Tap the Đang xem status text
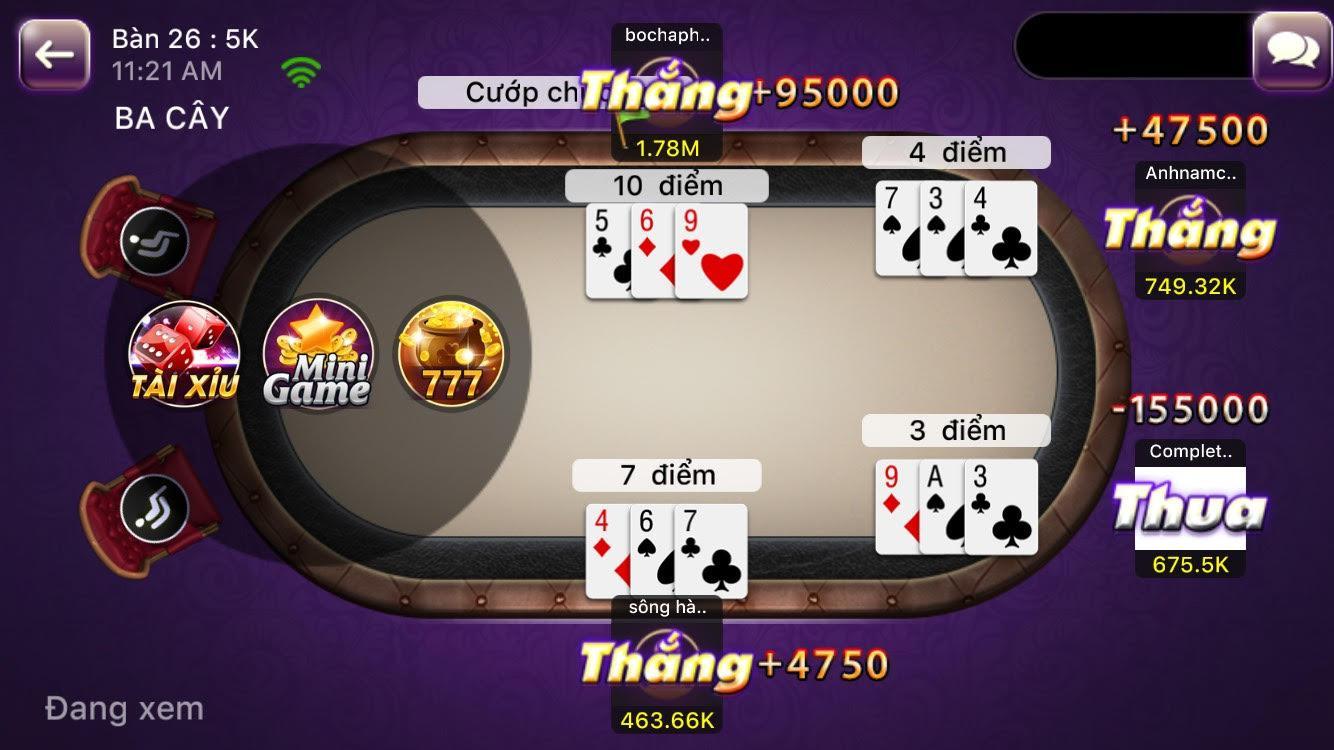 122,709
